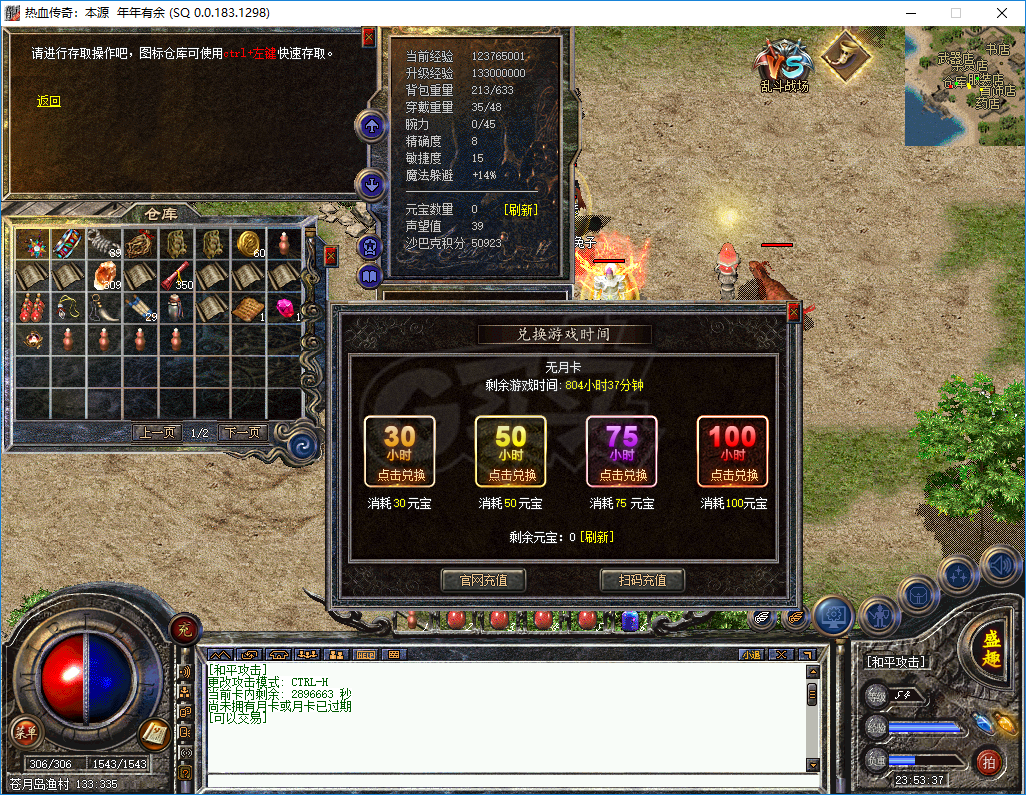The width and height of the screenshot is (1026, 795).
Task: Toggle sound with the speaker icon
Action: coord(998,565)
